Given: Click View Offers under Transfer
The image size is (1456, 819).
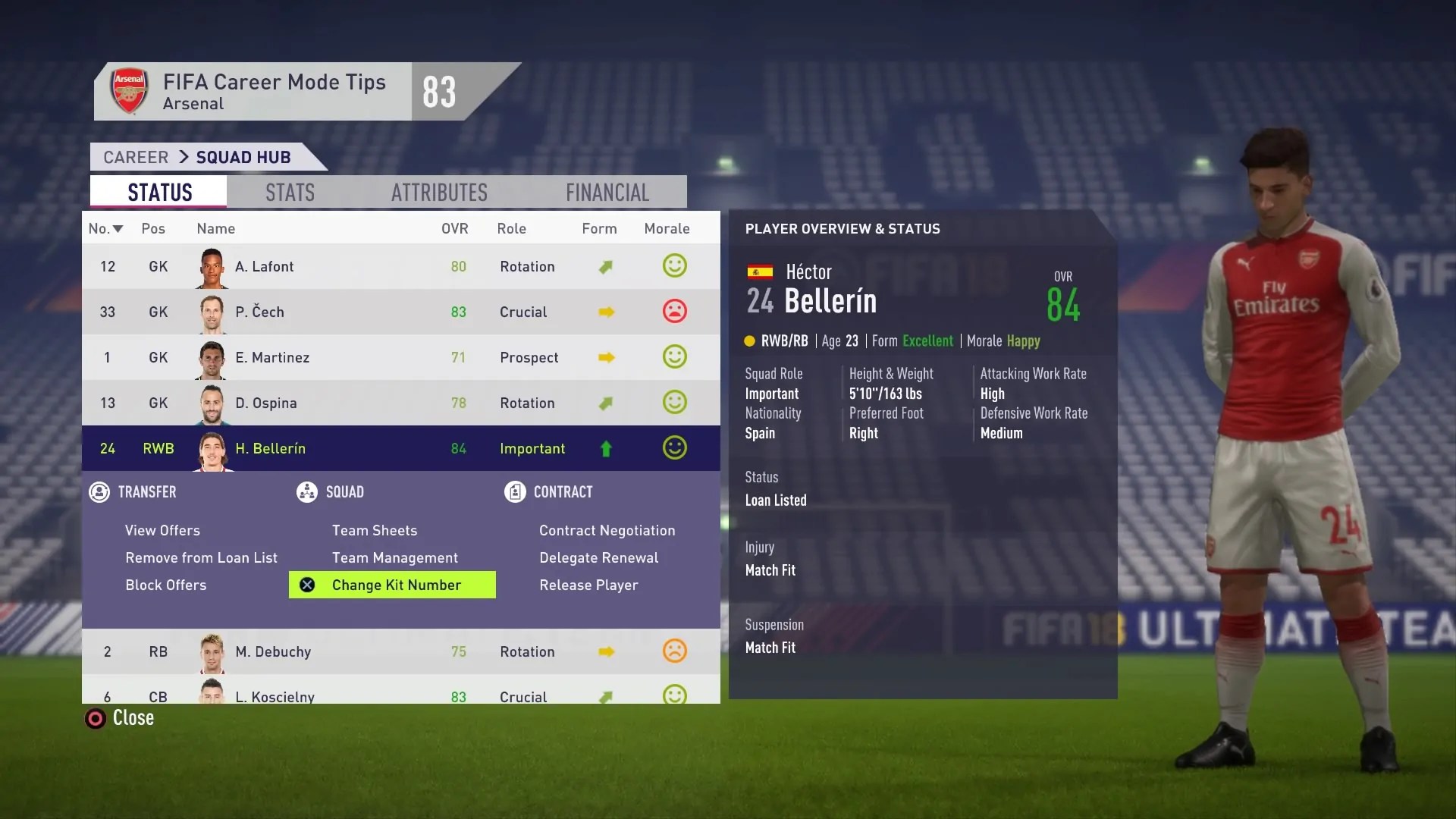Looking at the screenshot, I should coord(162,530).
